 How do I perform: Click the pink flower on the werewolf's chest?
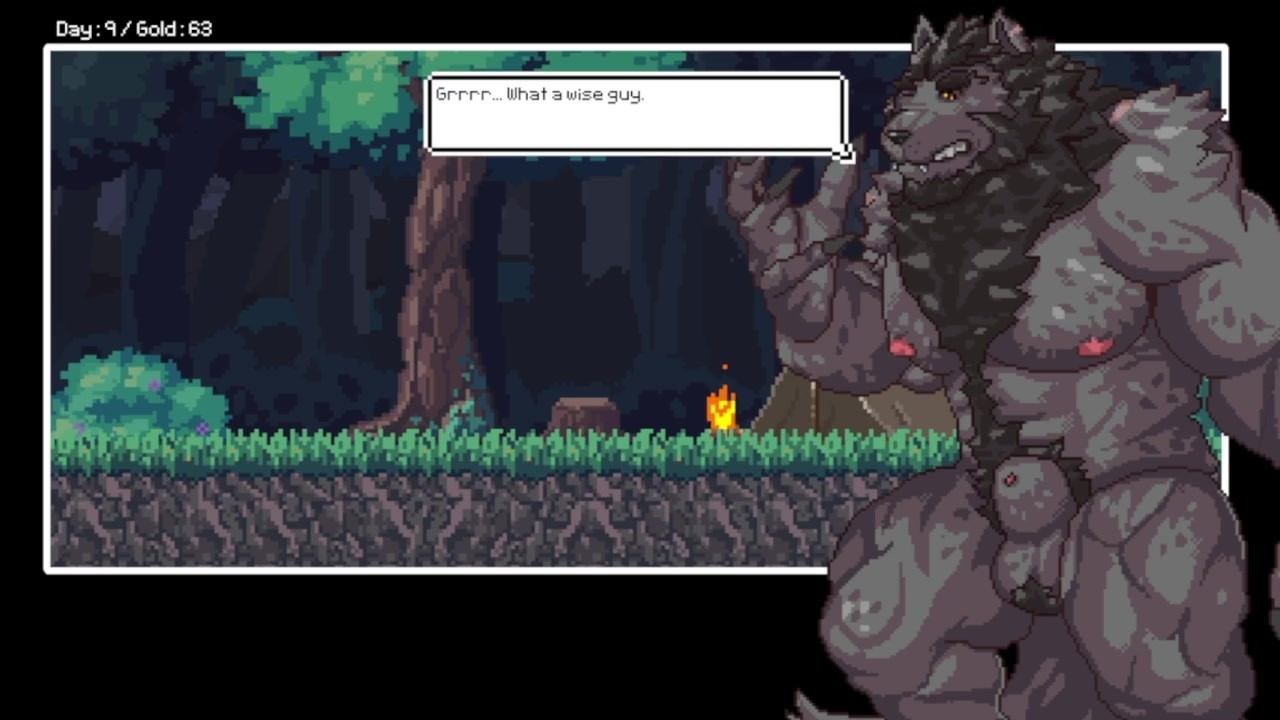coord(1093,345)
